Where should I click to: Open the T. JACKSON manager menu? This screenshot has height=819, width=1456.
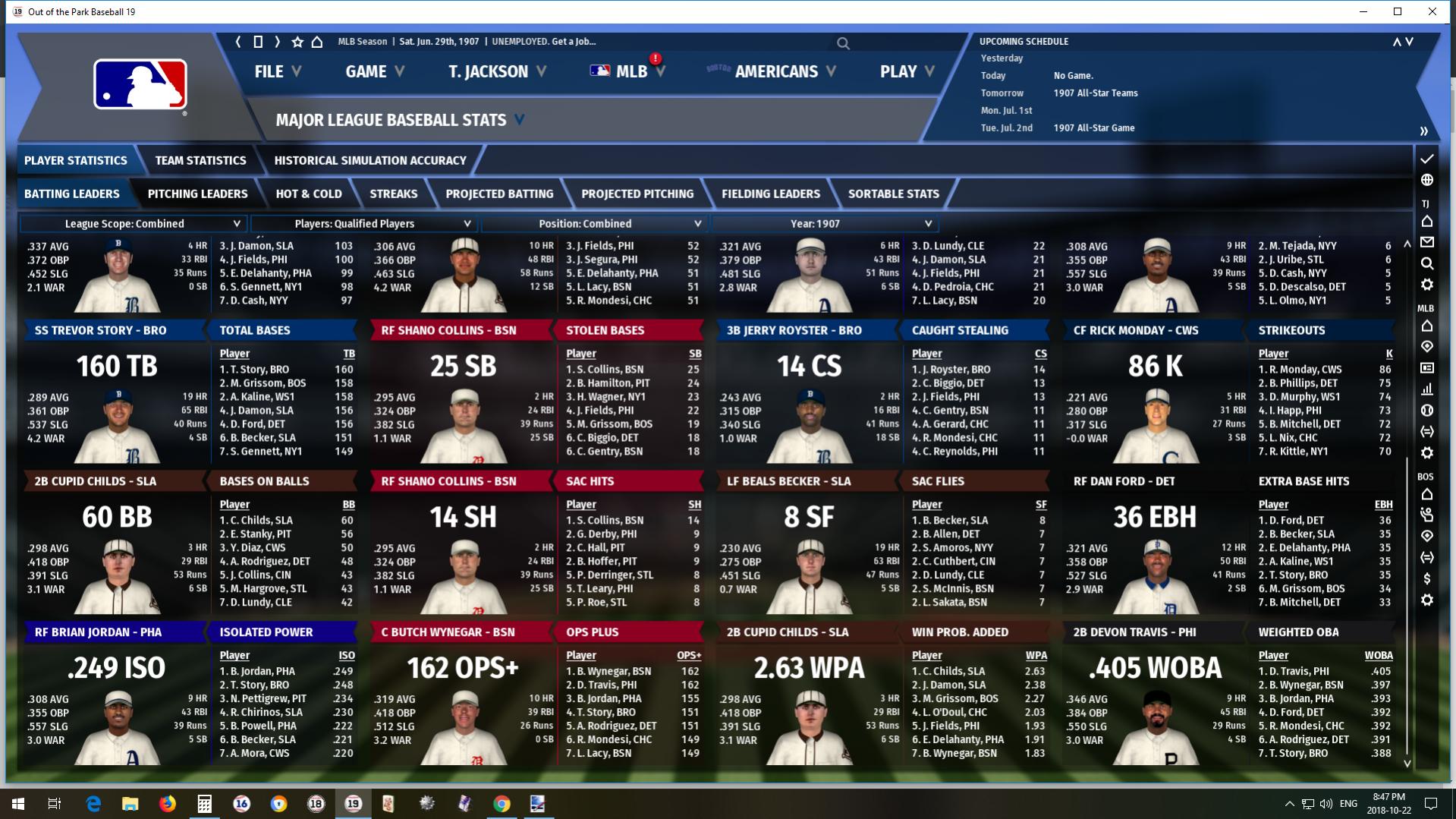click(x=497, y=71)
